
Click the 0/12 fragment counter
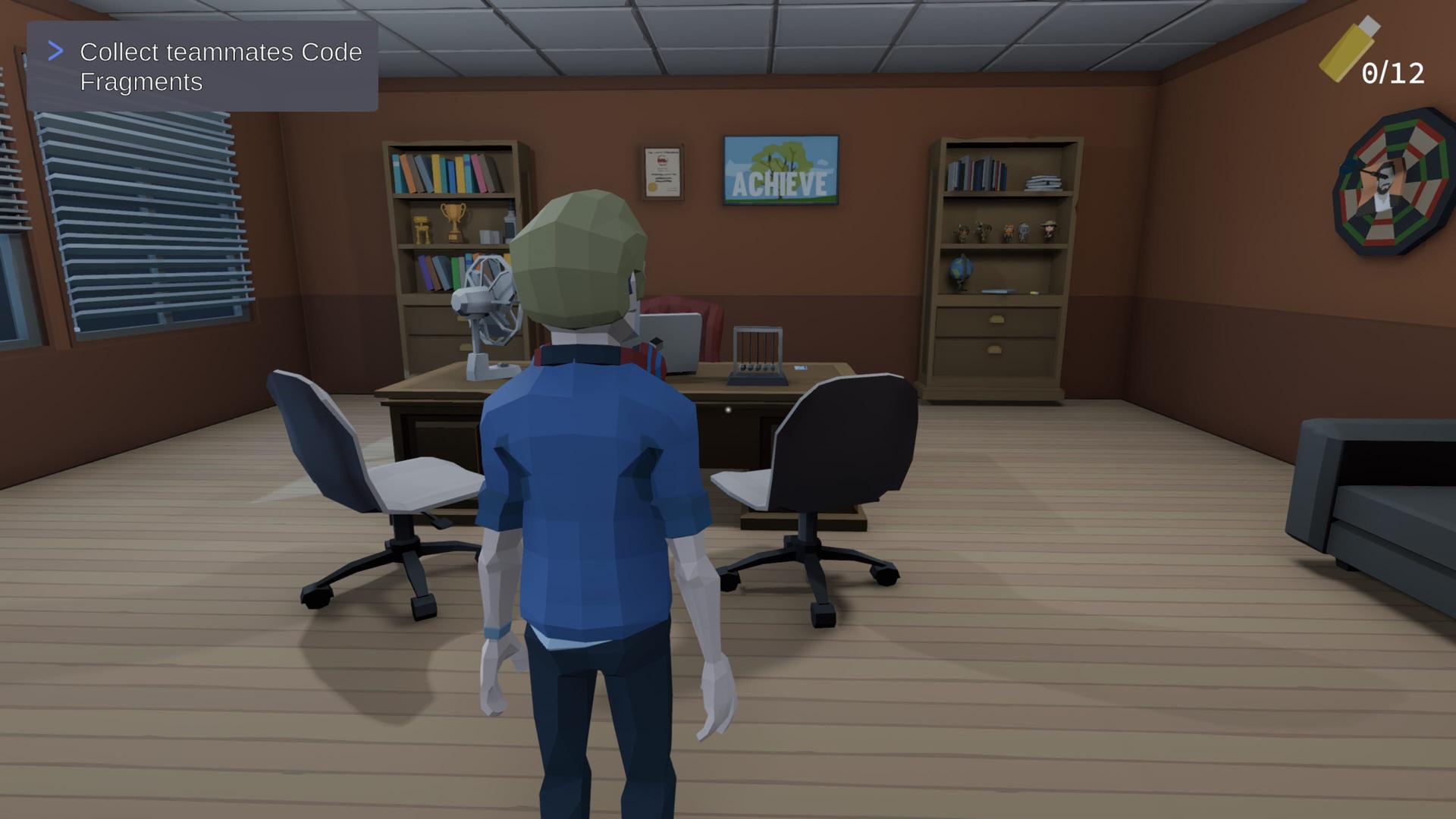[1395, 73]
